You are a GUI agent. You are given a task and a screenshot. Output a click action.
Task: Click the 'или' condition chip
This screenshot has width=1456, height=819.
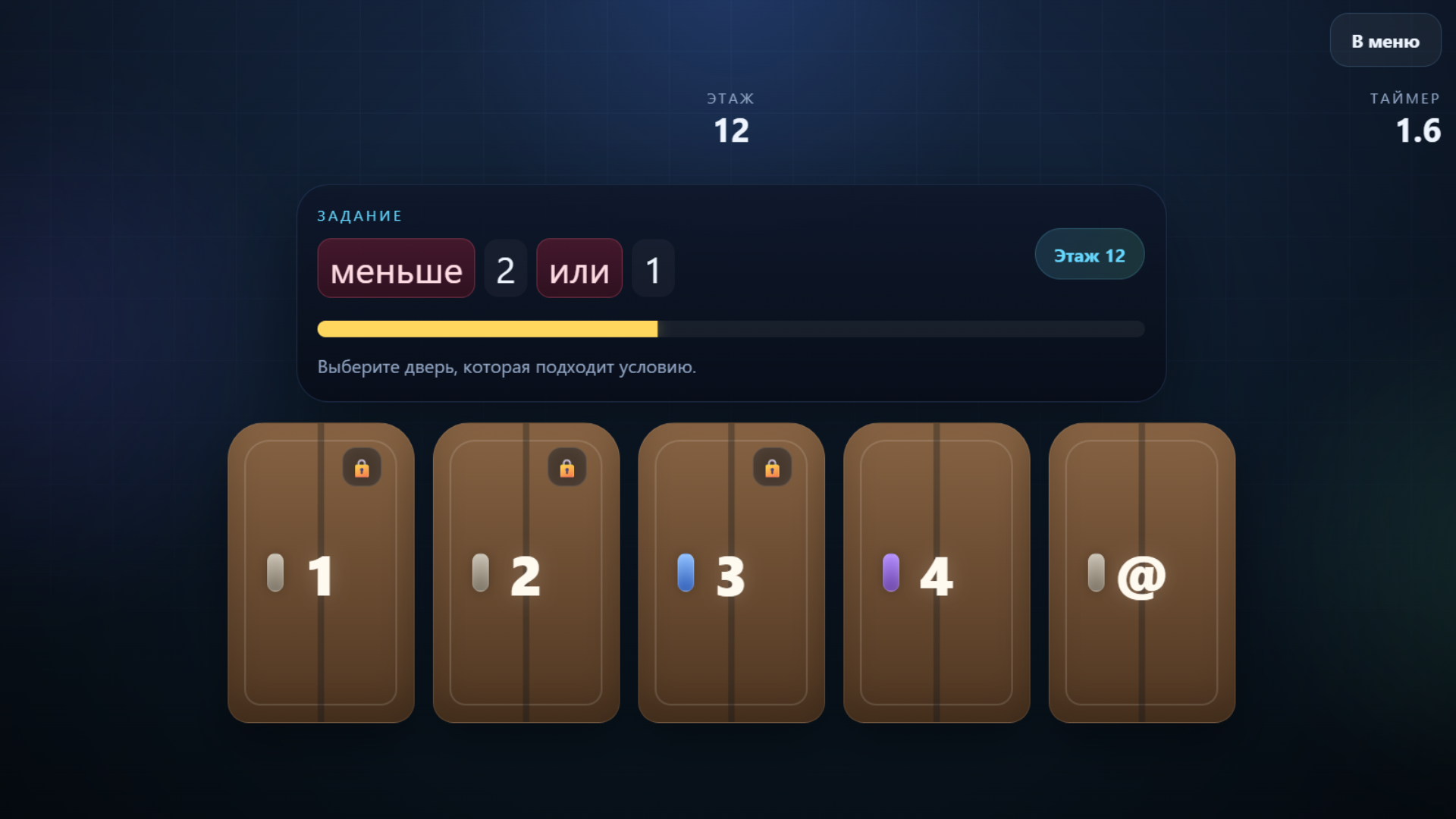(579, 268)
